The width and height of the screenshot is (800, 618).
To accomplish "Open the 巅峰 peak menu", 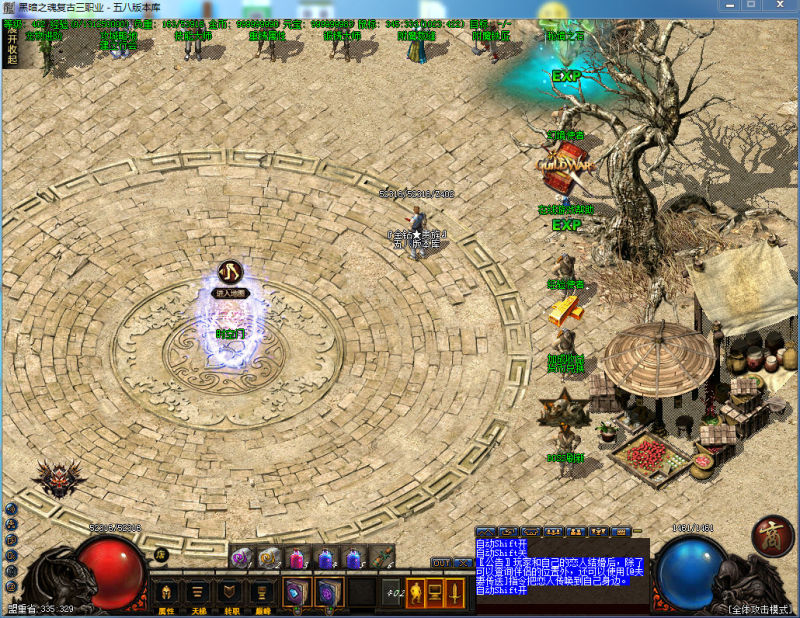I will pyautogui.click(x=263, y=594).
